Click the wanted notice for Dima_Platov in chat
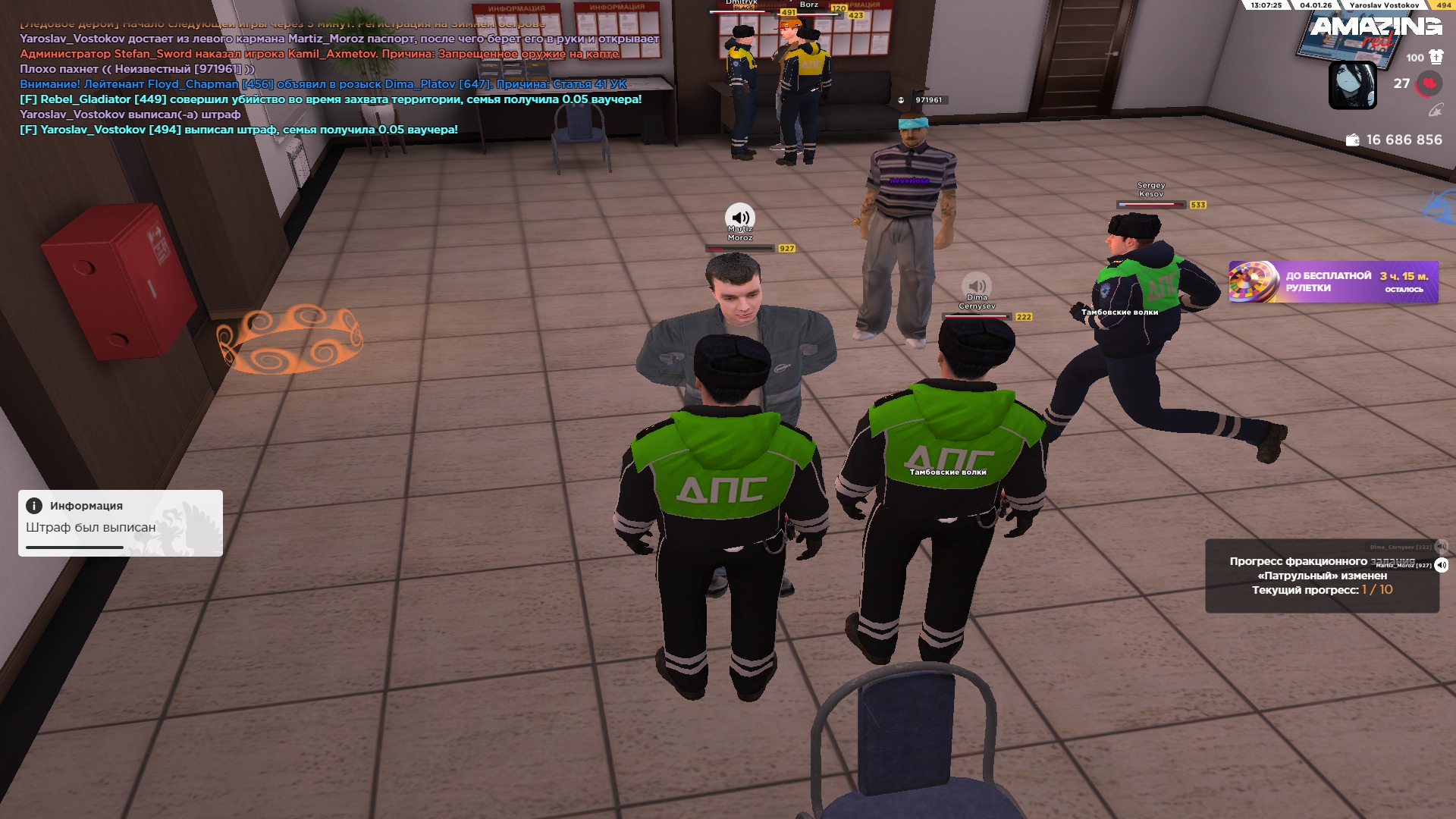Screen dimensions: 1456x819 click(x=323, y=84)
